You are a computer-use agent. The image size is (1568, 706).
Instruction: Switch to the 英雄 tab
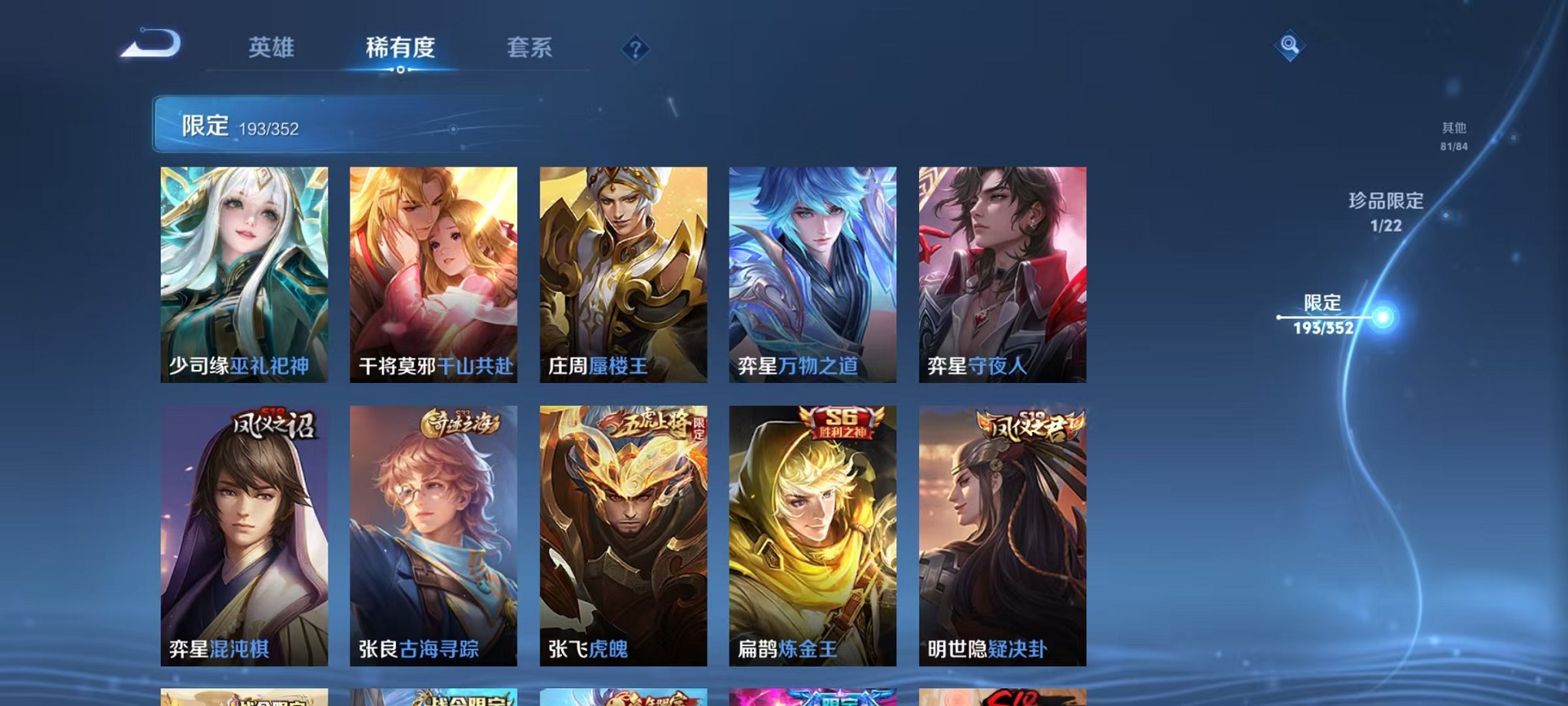(x=271, y=48)
